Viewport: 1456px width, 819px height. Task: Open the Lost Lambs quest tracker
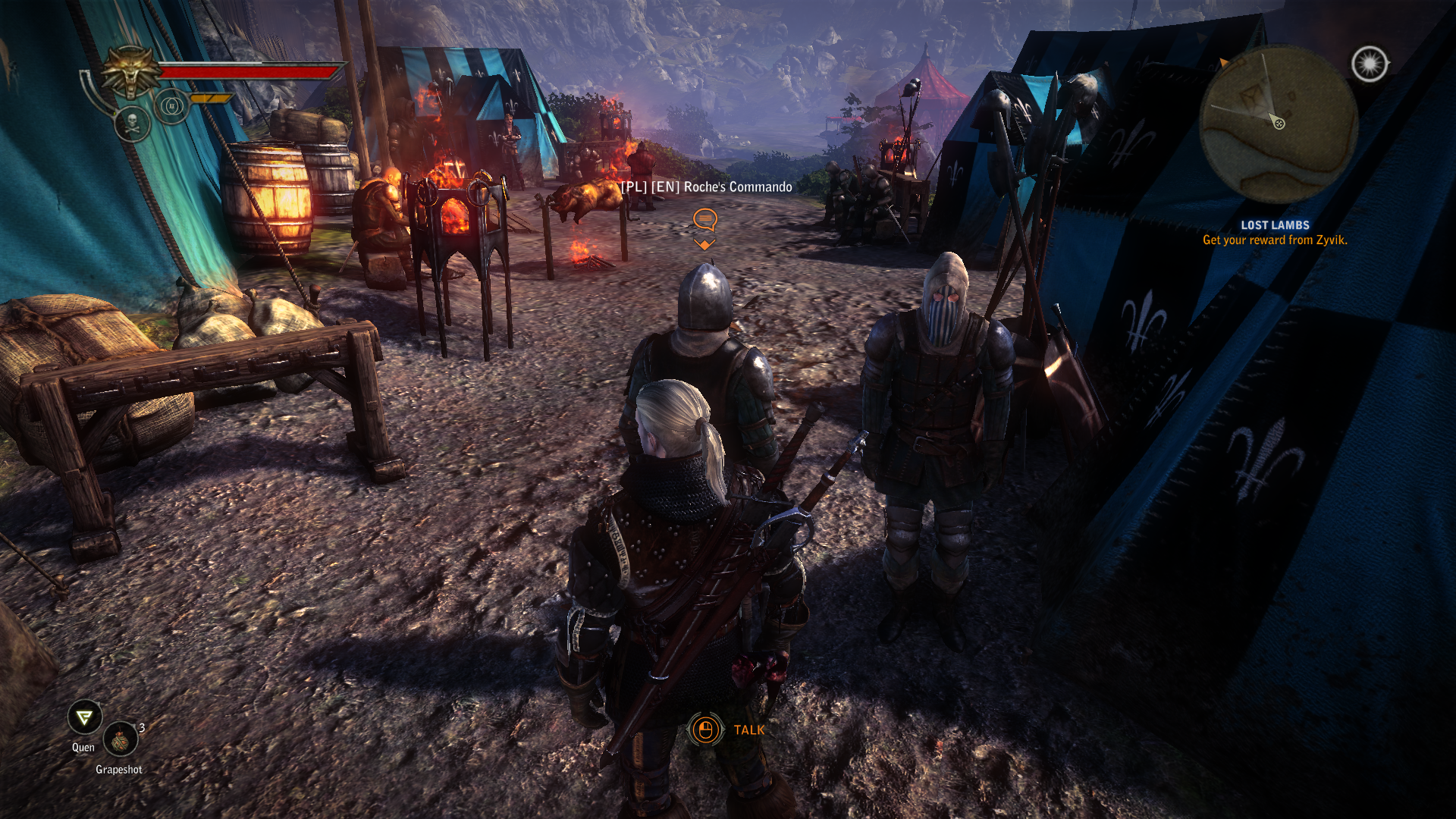[x=1274, y=225]
